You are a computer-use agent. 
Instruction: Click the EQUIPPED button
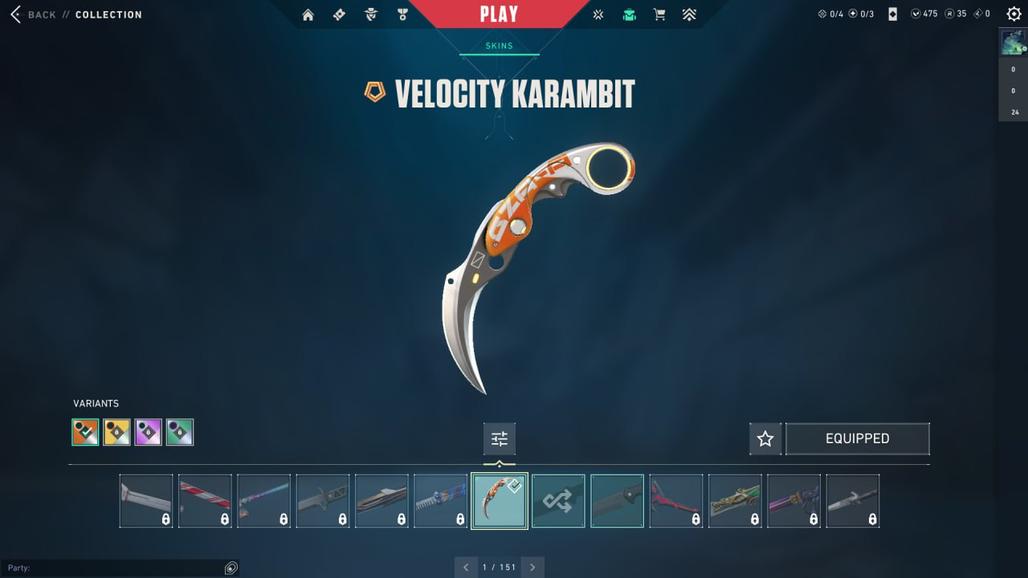[857, 438]
